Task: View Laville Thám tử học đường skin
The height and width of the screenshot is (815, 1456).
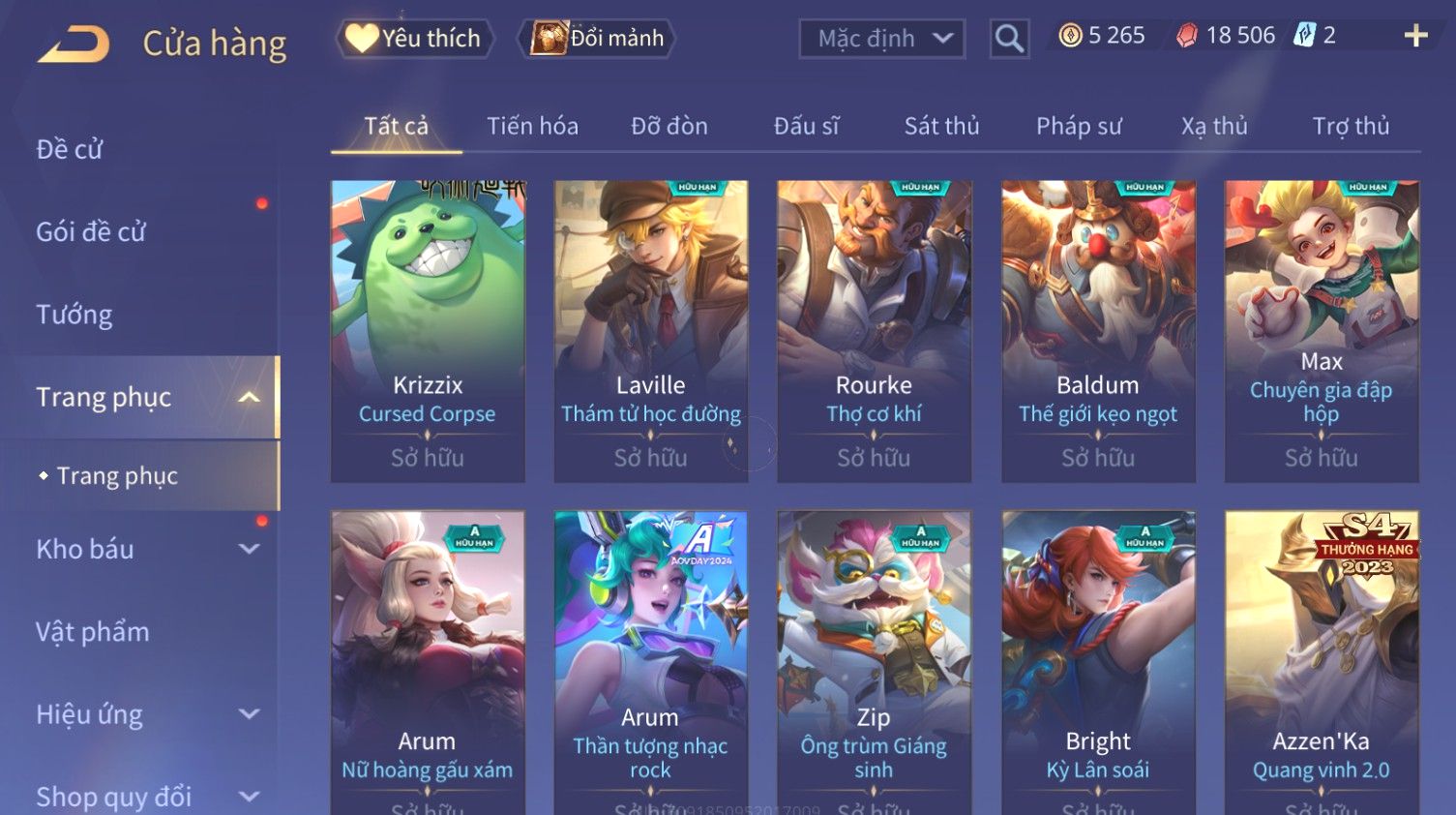Action: [651, 331]
